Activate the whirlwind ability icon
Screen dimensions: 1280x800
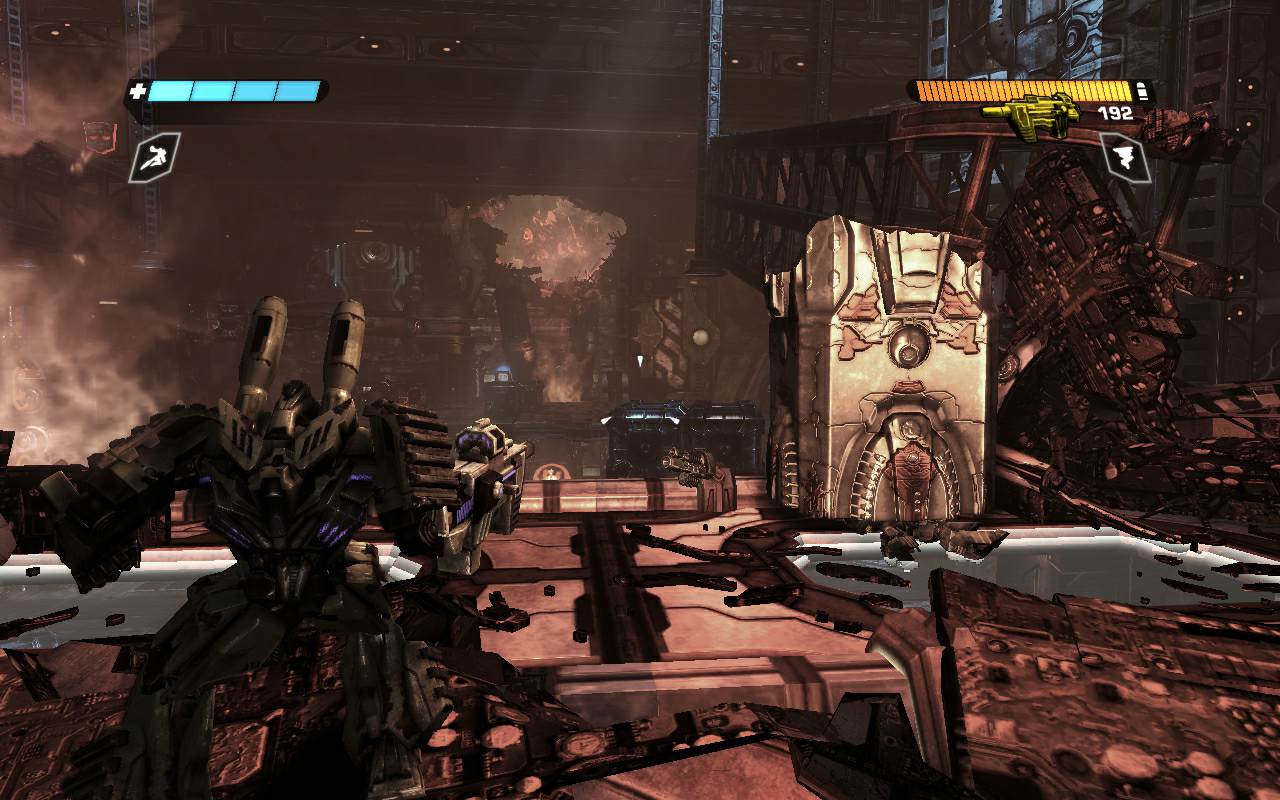click(x=1124, y=157)
